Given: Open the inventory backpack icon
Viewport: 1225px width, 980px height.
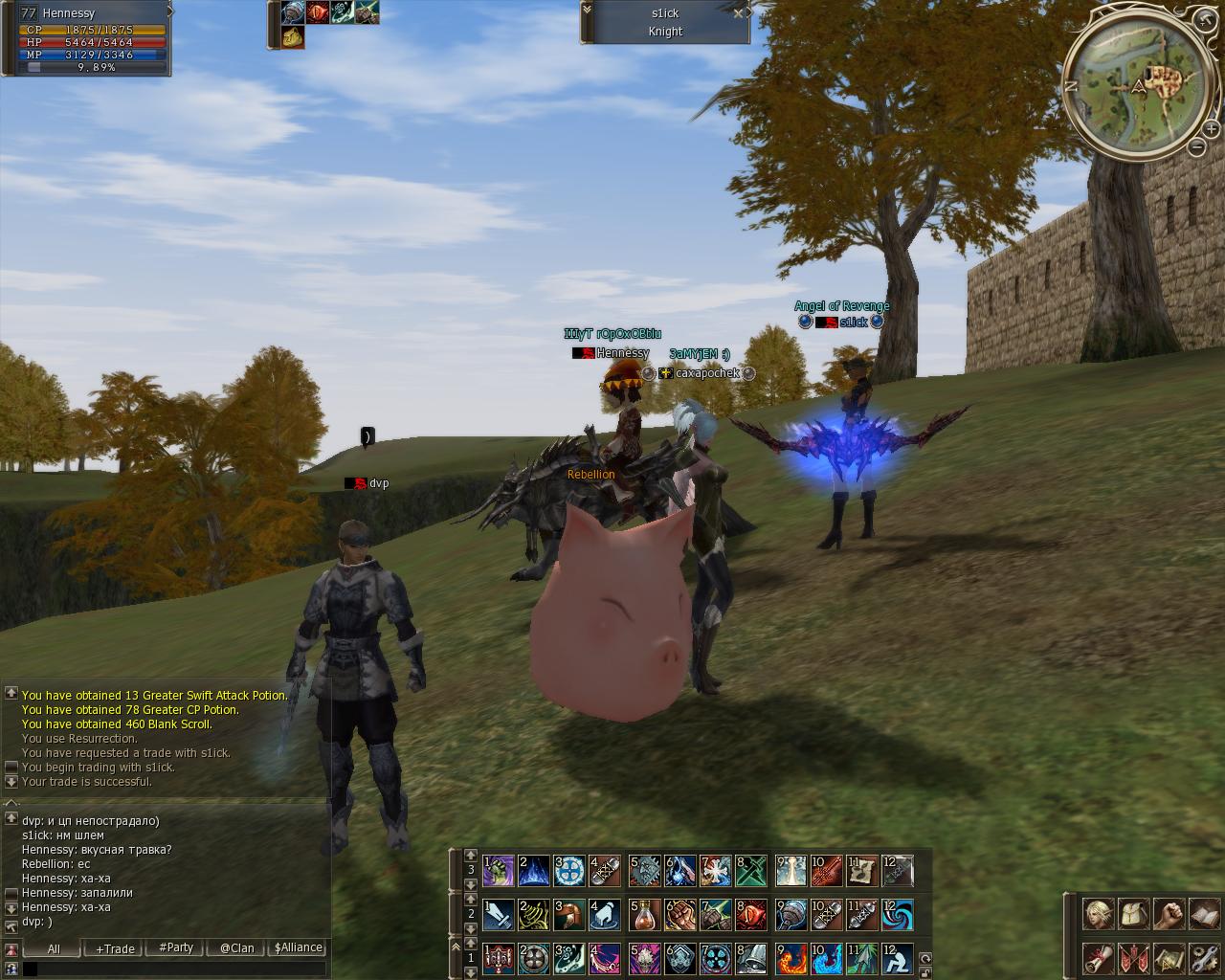Looking at the screenshot, I should tap(1133, 914).
